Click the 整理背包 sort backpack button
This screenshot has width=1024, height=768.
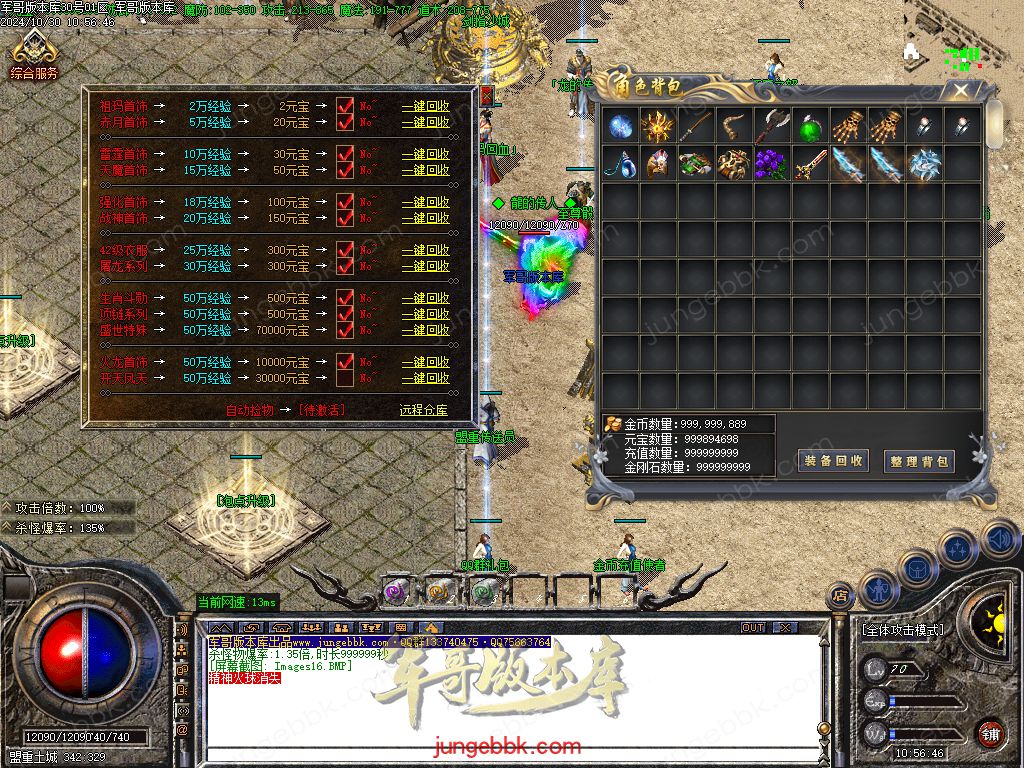919,461
